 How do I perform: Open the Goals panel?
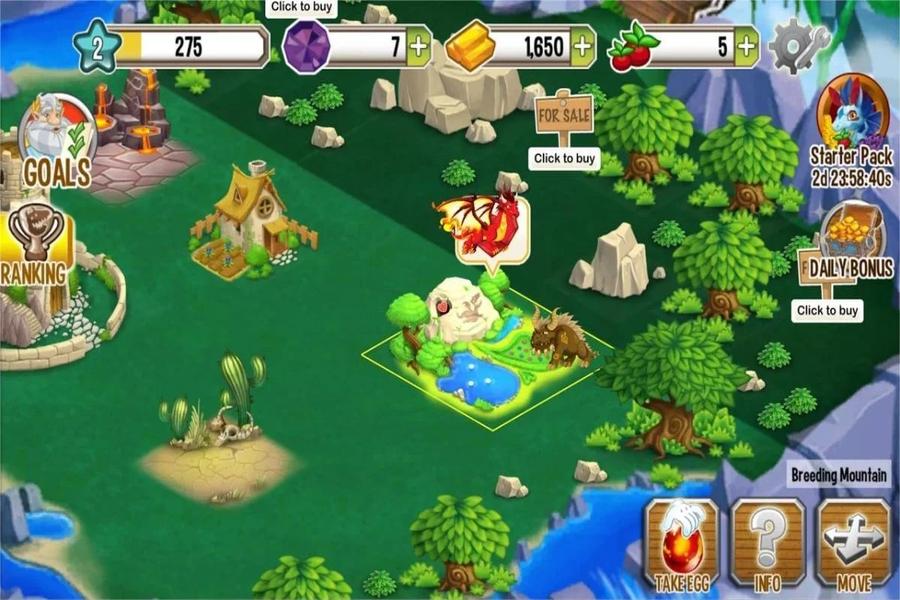tap(56, 142)
